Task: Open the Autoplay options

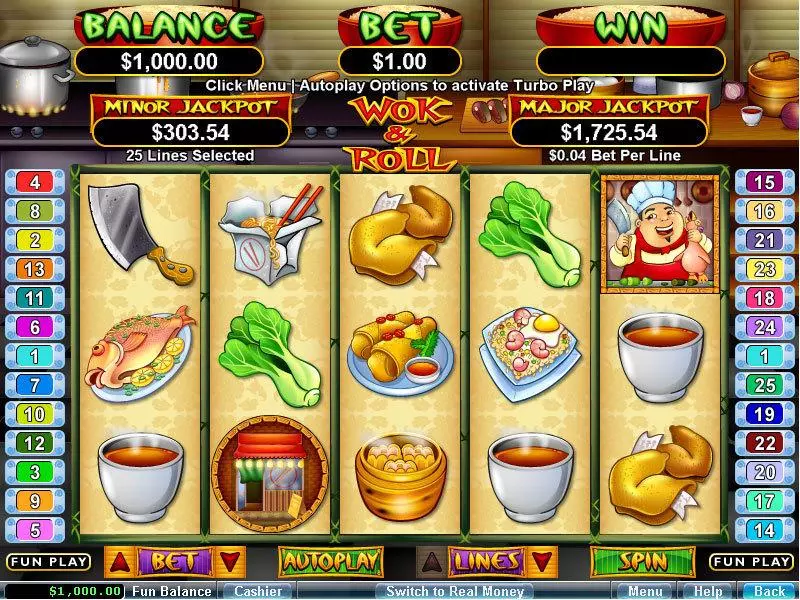Action: (x=317, y=561)
